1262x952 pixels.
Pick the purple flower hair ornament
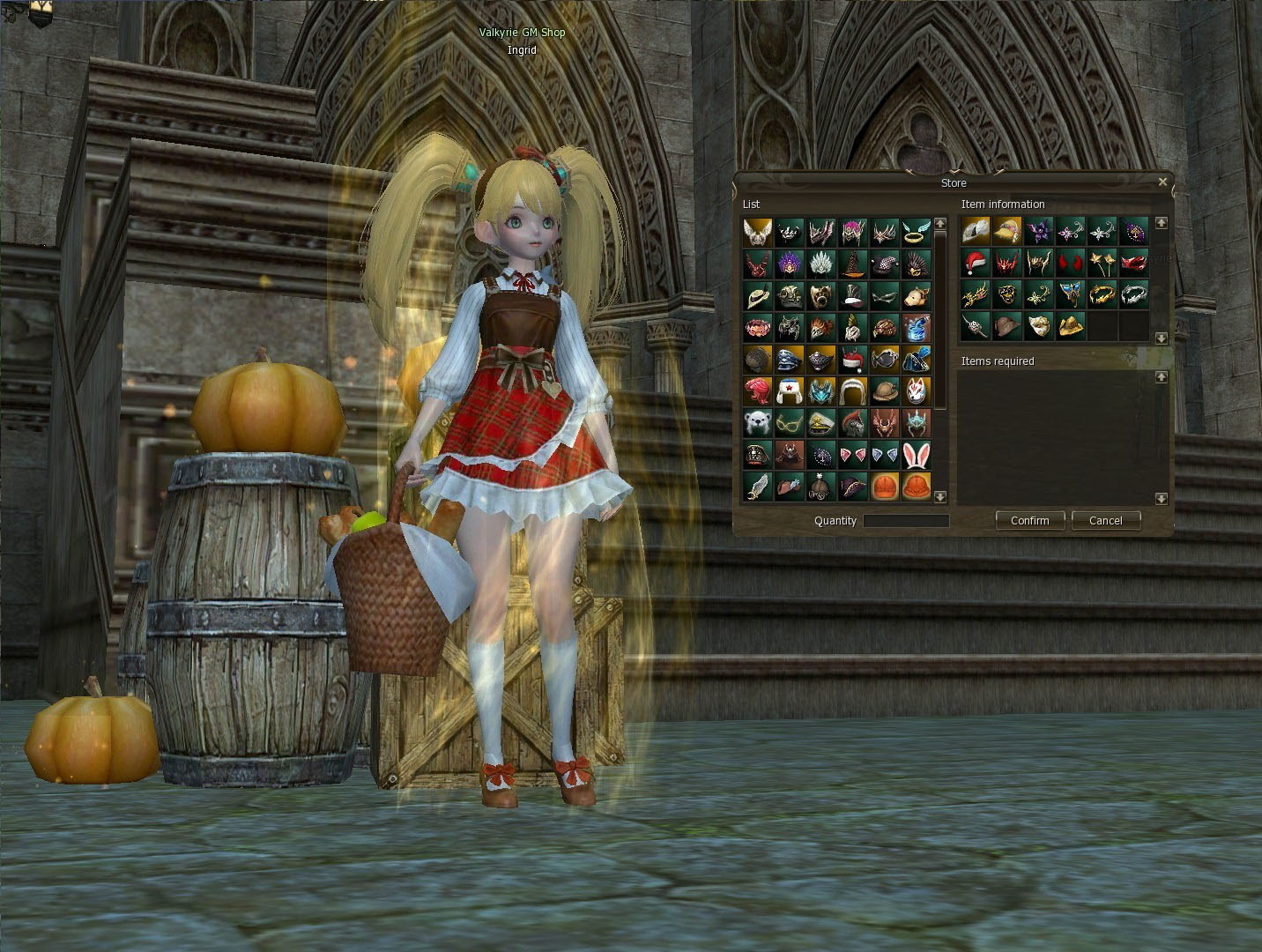pos(1038,231)
